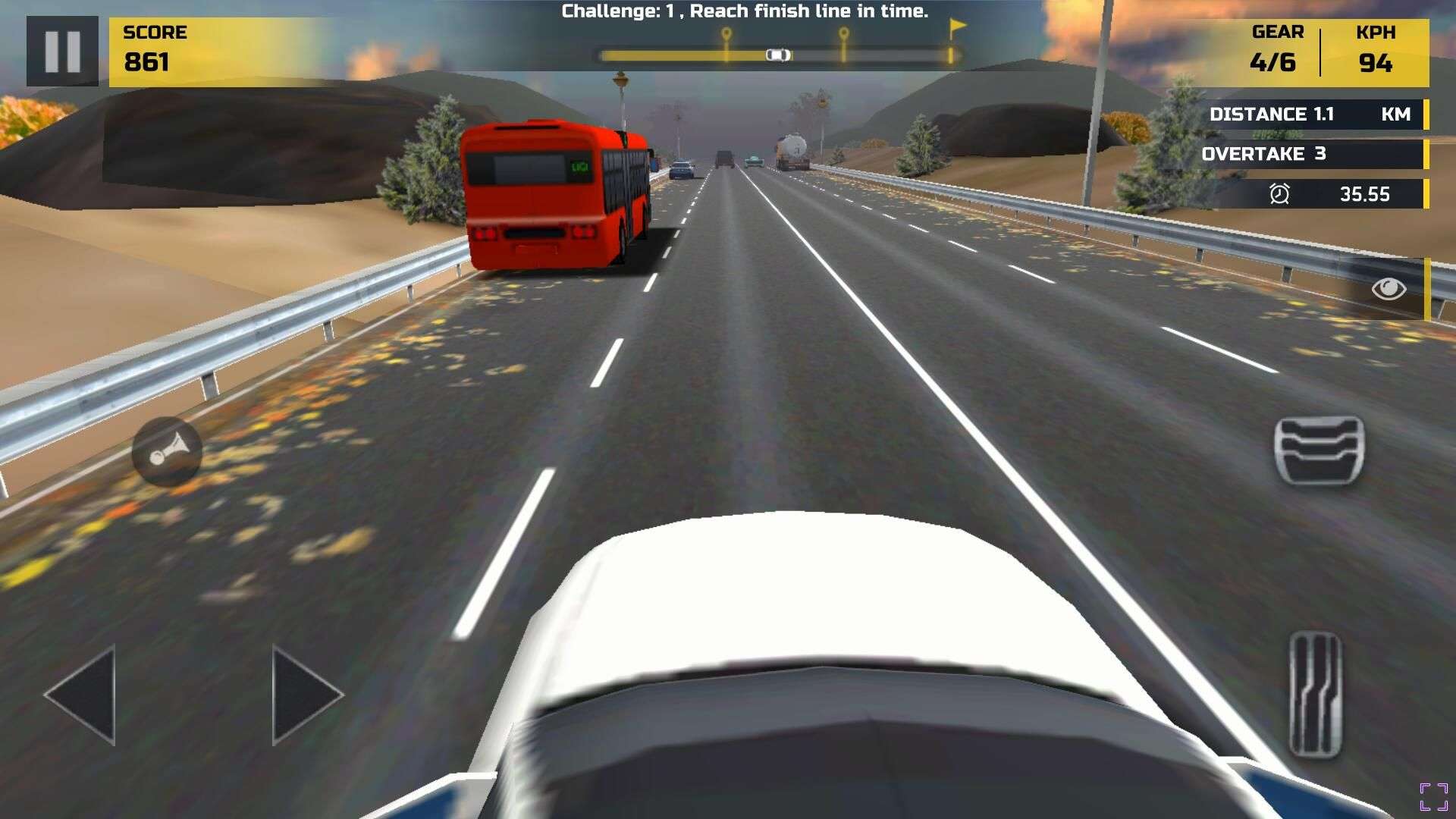Image resolution: width=1456 pixels, height=819 pixels.
Task: Toggle fullscreen with corner bracket icon
Action: coord(1433,796)
